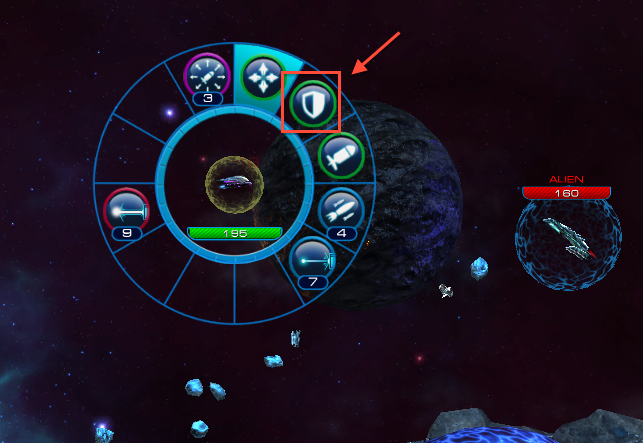Select the four-arrow move action
643x443 pixels.
coord(262,77)
